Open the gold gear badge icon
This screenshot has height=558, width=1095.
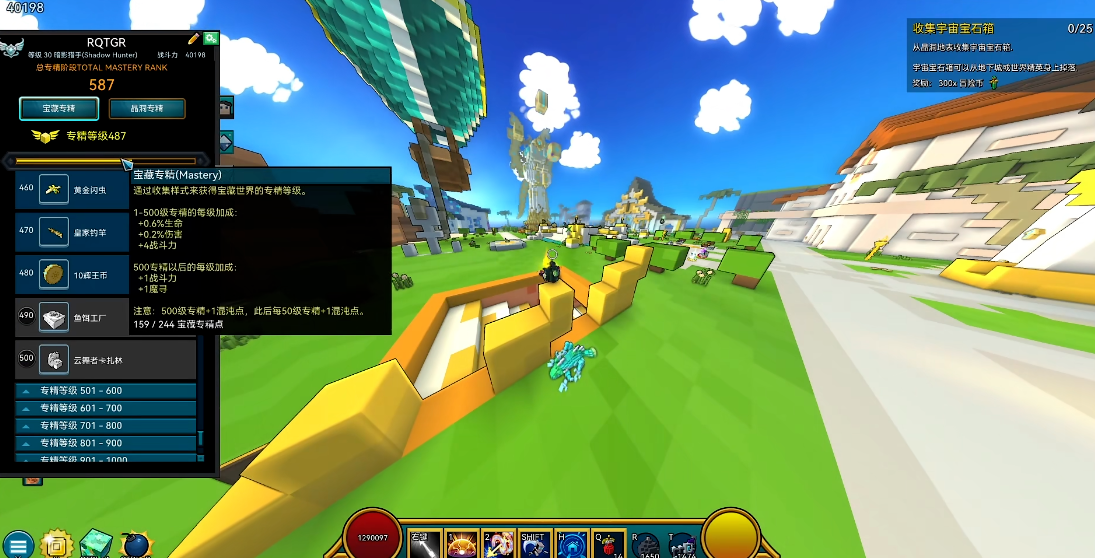click(58, 543)
